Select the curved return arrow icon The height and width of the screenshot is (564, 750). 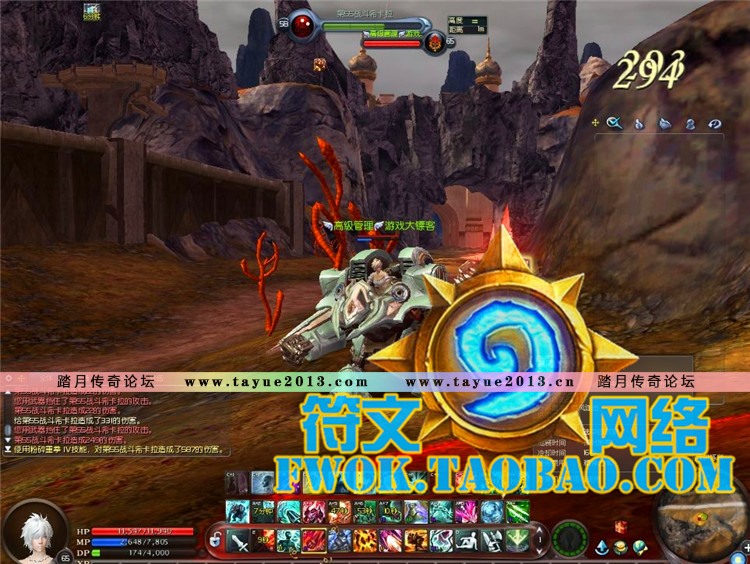pyautogui.click(x=715, y=123)
